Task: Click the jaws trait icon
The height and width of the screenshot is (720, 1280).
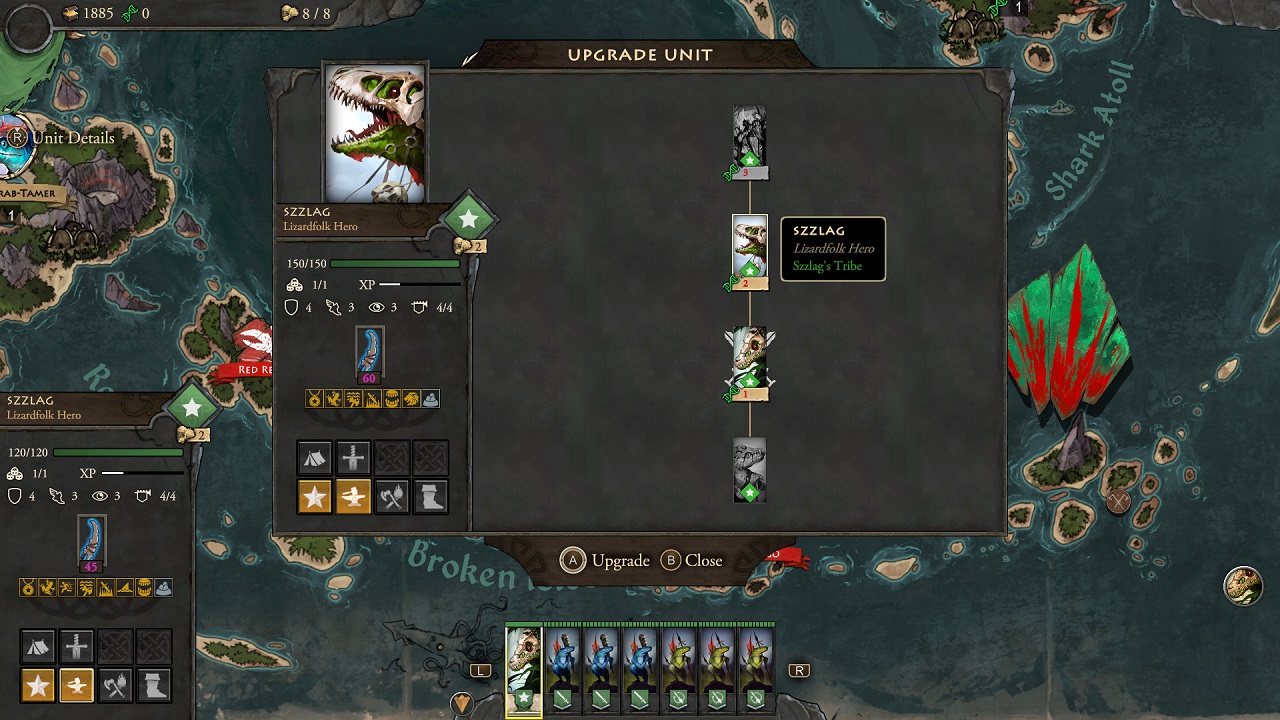Action: pos(391,398)
